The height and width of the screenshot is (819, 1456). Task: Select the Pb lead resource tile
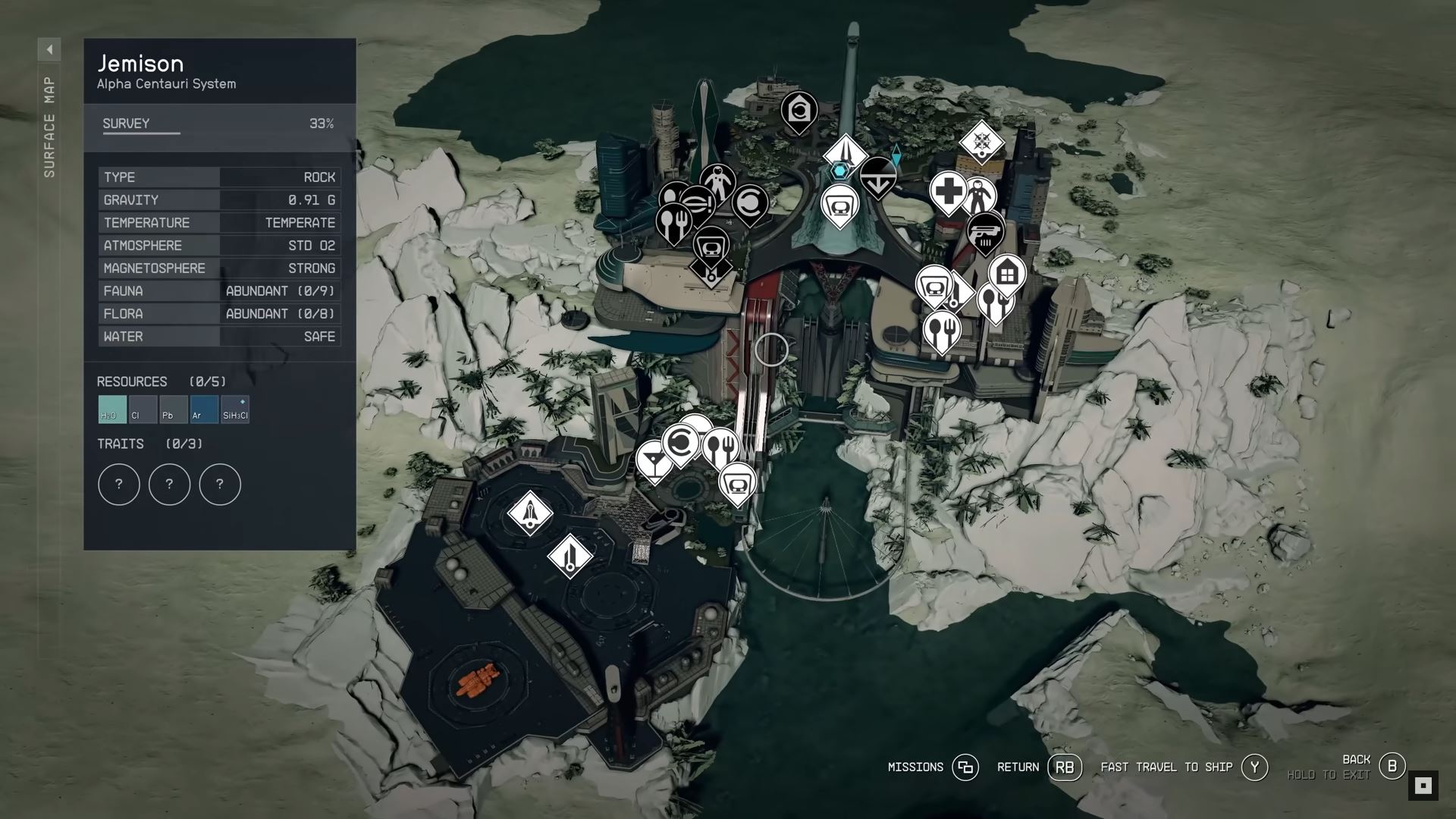tap(174, 409)
